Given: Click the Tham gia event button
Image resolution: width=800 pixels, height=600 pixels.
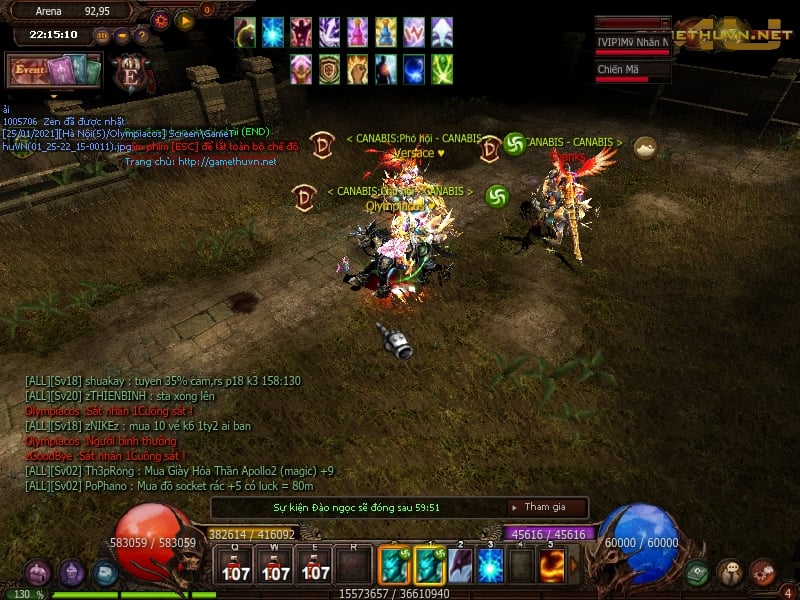Looking at the screenshot, I should 544,507.
